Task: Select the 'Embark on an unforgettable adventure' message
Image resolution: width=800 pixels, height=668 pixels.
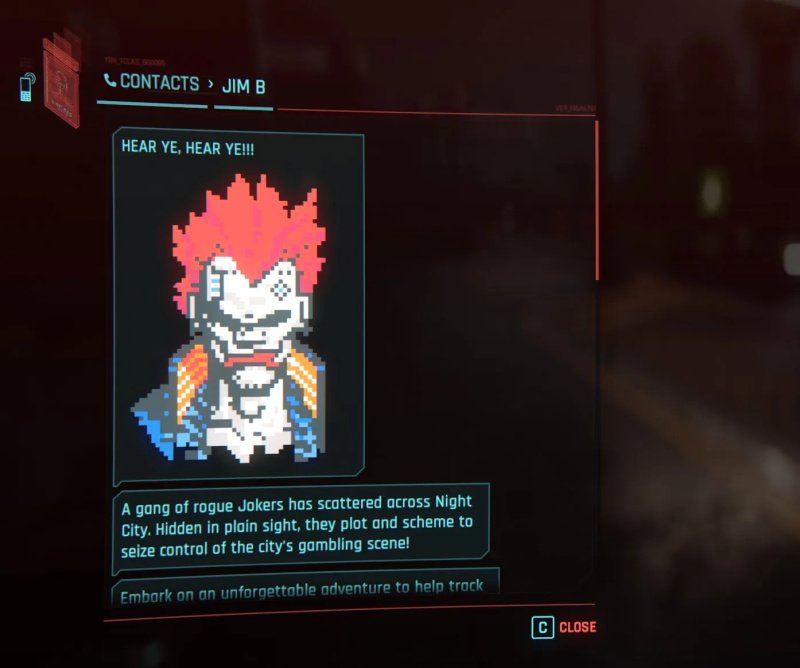Action: [302, 587]
